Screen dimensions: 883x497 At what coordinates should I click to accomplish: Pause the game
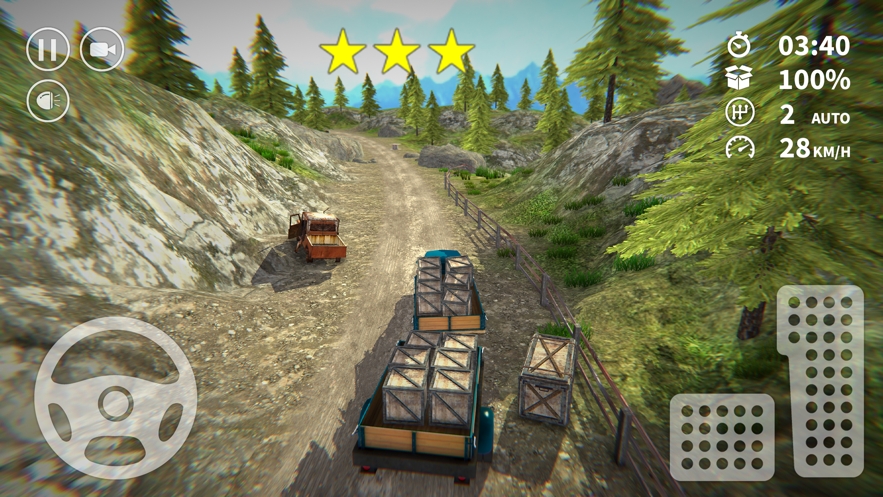(x=48, y=49)
